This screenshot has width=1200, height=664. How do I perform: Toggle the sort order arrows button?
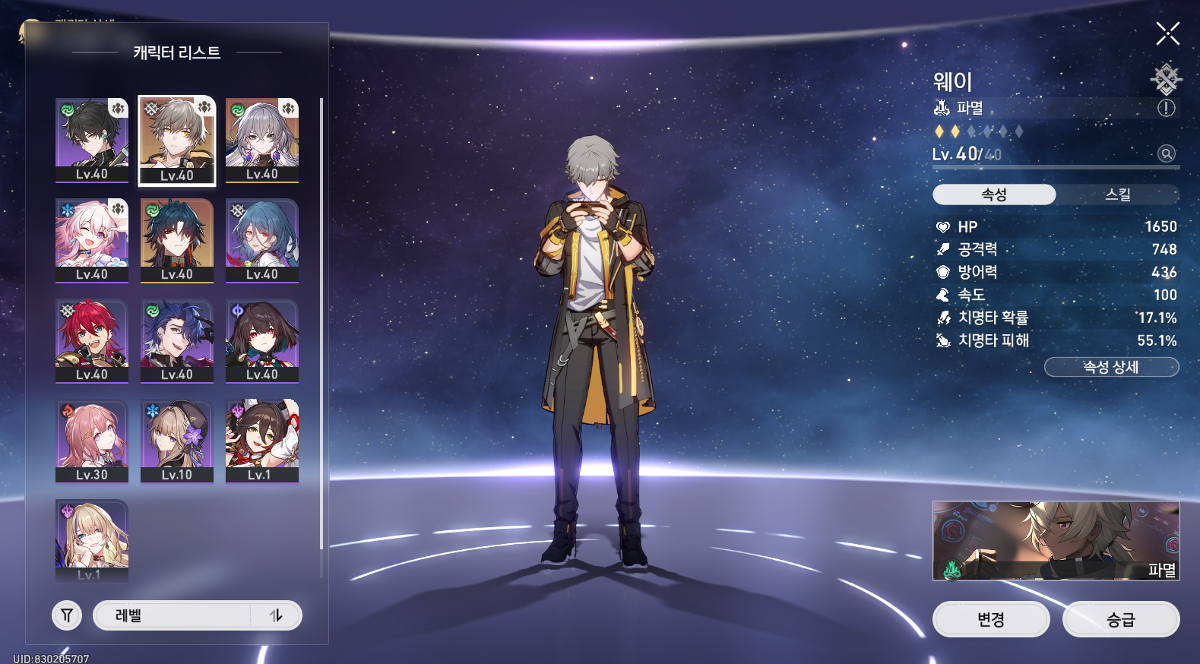click(x=277, y=616)
